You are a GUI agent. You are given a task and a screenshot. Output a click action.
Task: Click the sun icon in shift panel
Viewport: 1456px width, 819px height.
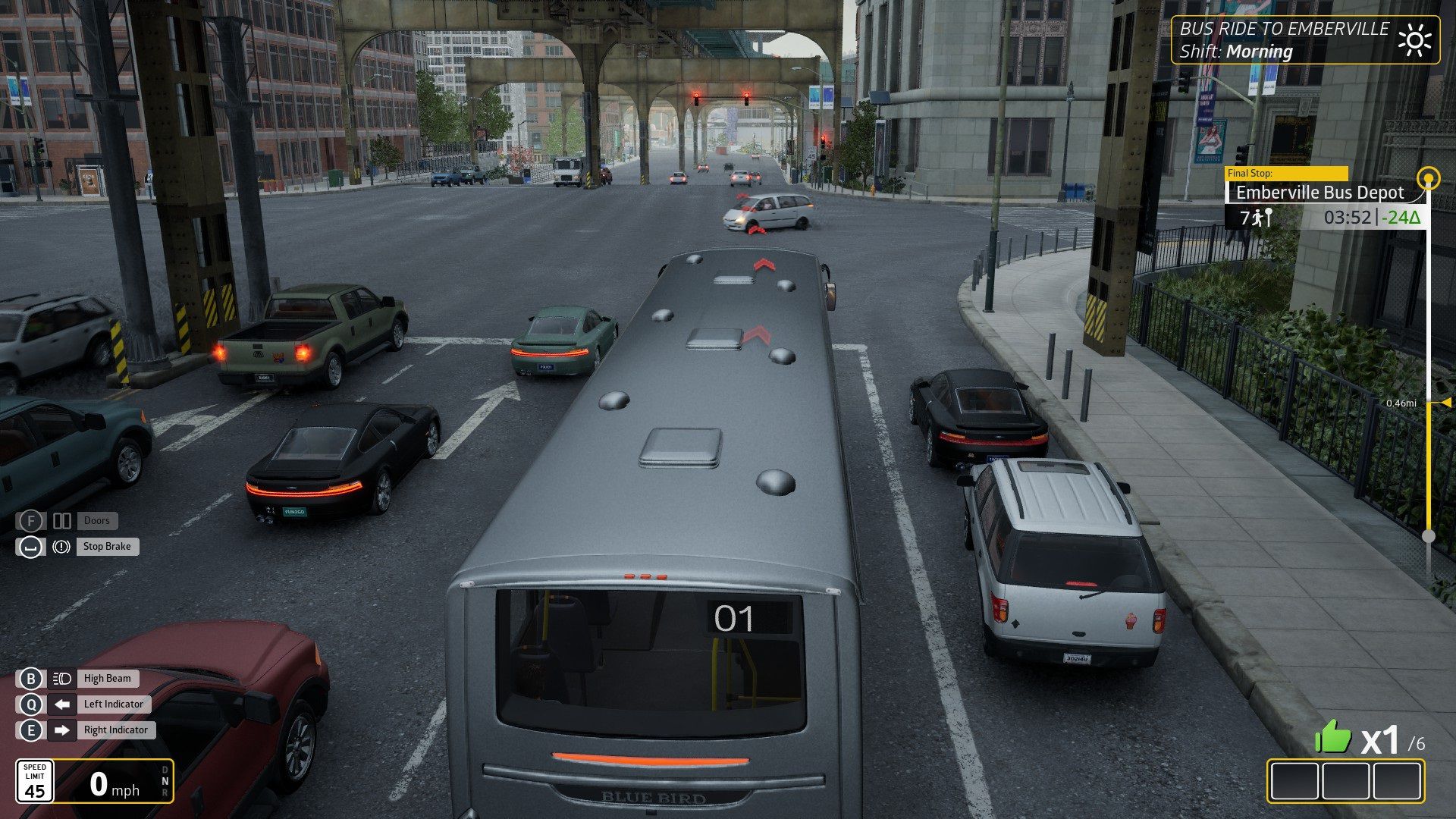(1414, 40)
